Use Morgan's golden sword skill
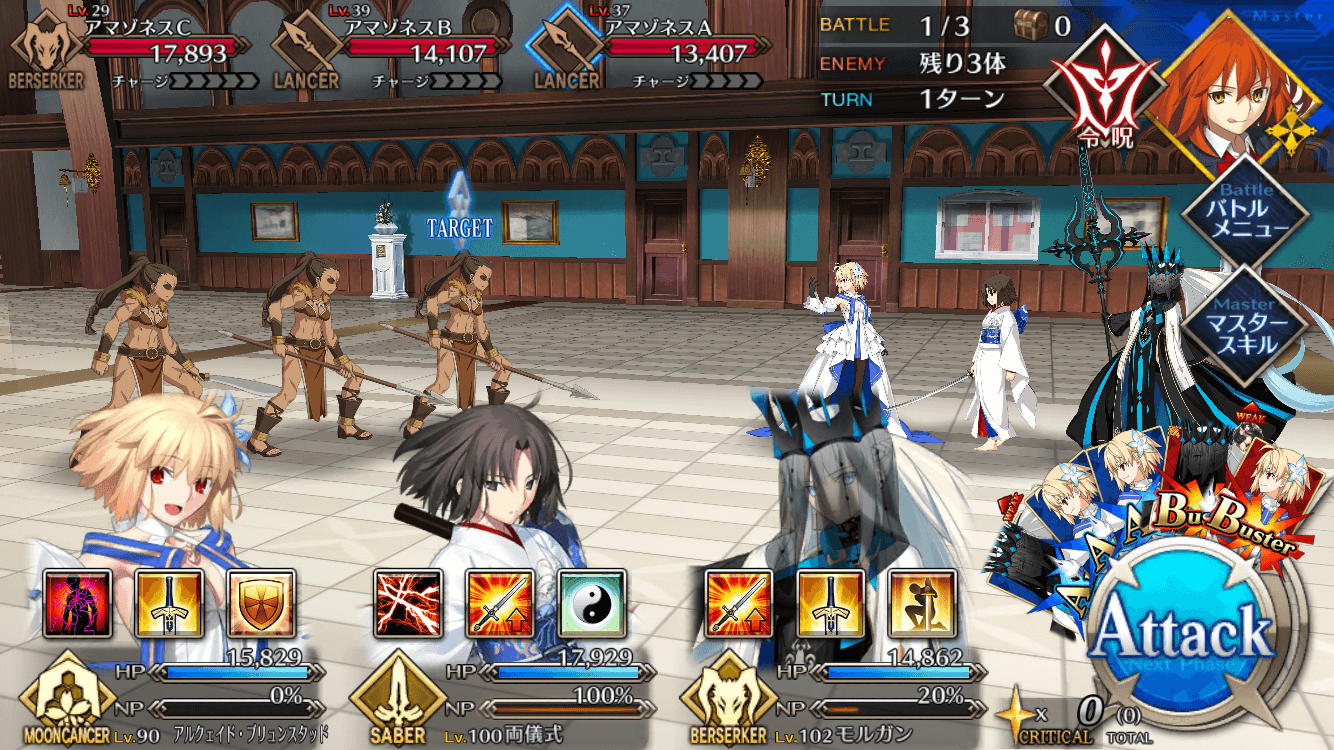Image resolution: width=1334 pixels, height=750 pixels. (831, 604)
